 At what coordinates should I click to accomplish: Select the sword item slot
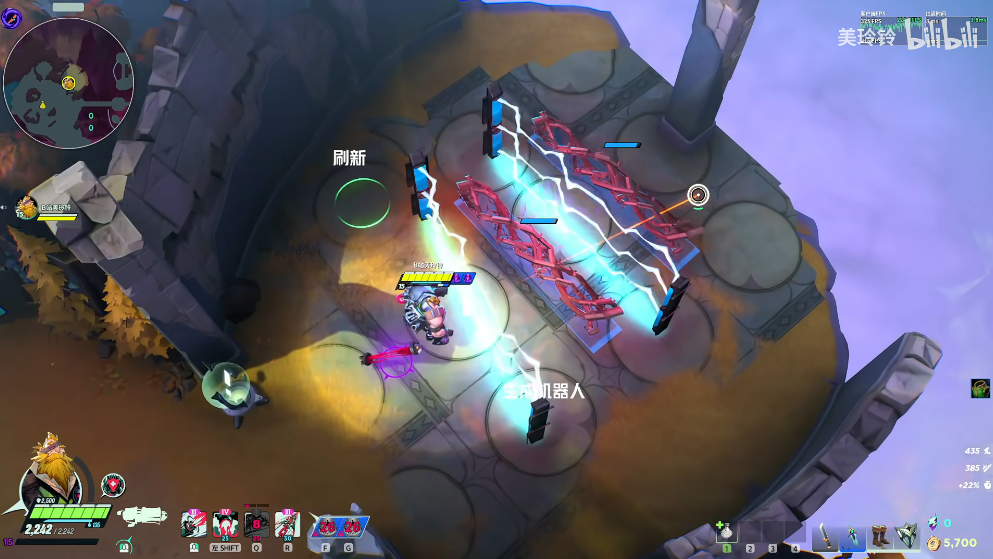(825, 536)
